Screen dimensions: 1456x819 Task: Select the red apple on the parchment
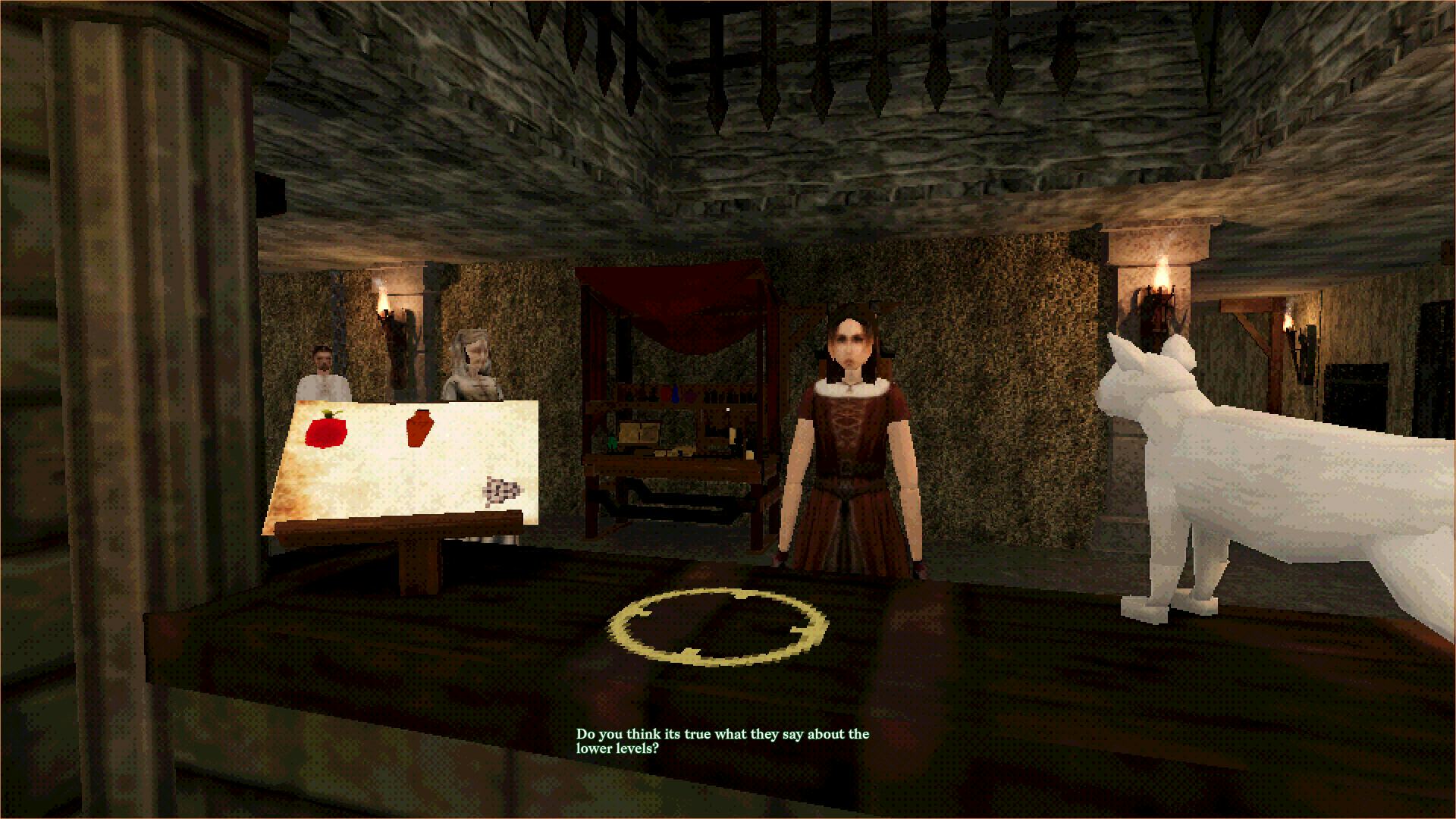coord(326,431)
